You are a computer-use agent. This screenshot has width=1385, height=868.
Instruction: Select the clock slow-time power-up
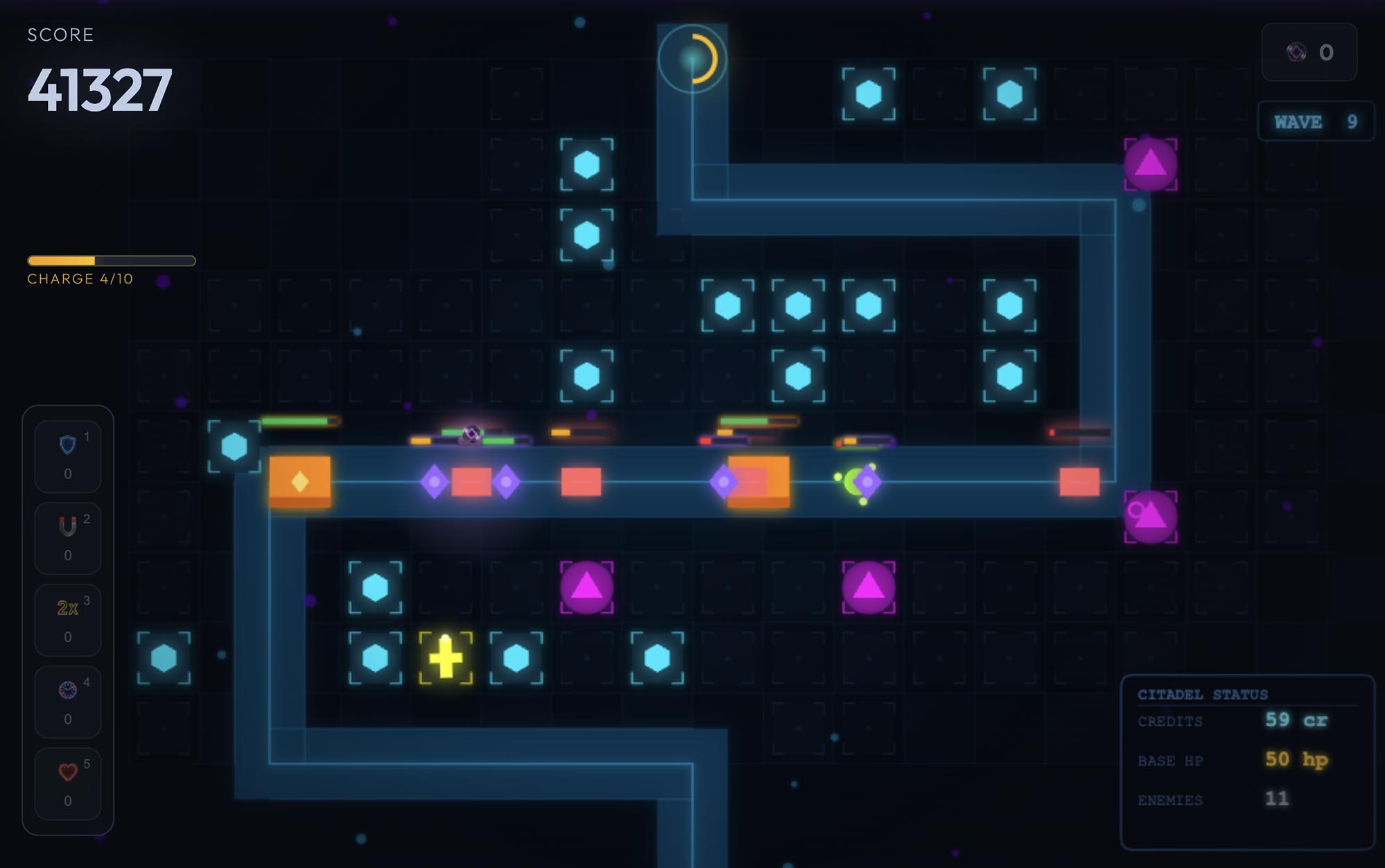click(68, 702)
